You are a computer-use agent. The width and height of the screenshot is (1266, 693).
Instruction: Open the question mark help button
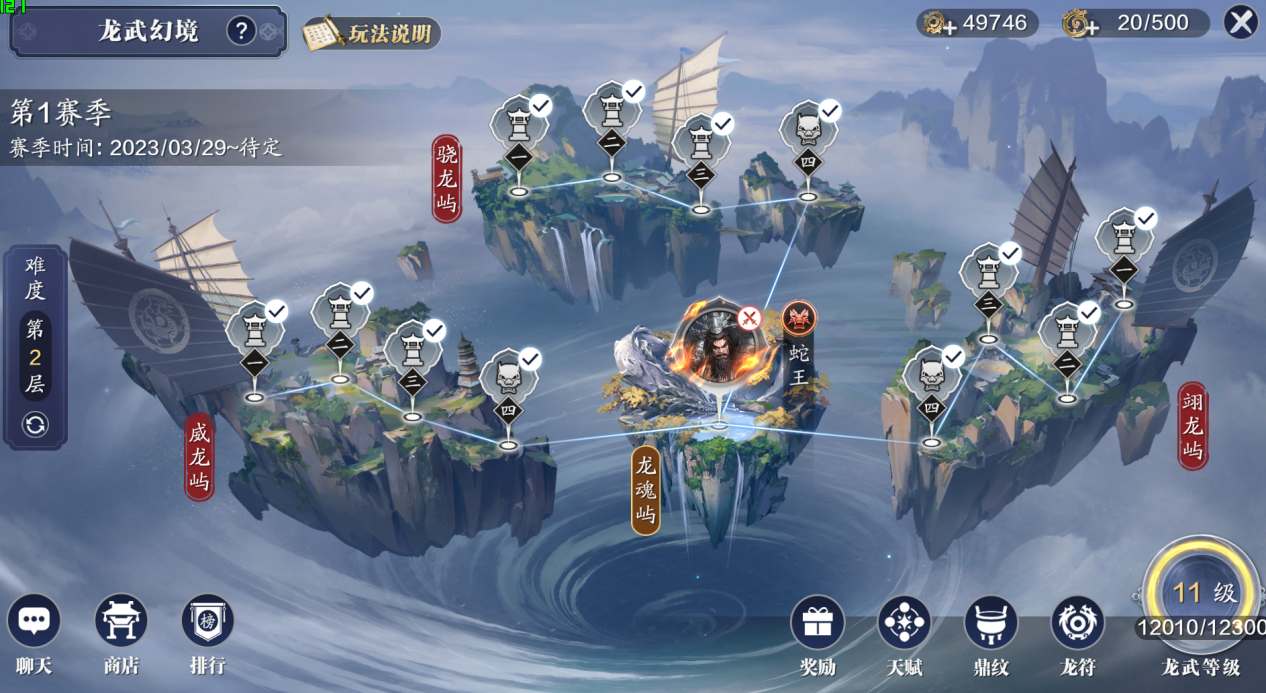tap(240, 31)
